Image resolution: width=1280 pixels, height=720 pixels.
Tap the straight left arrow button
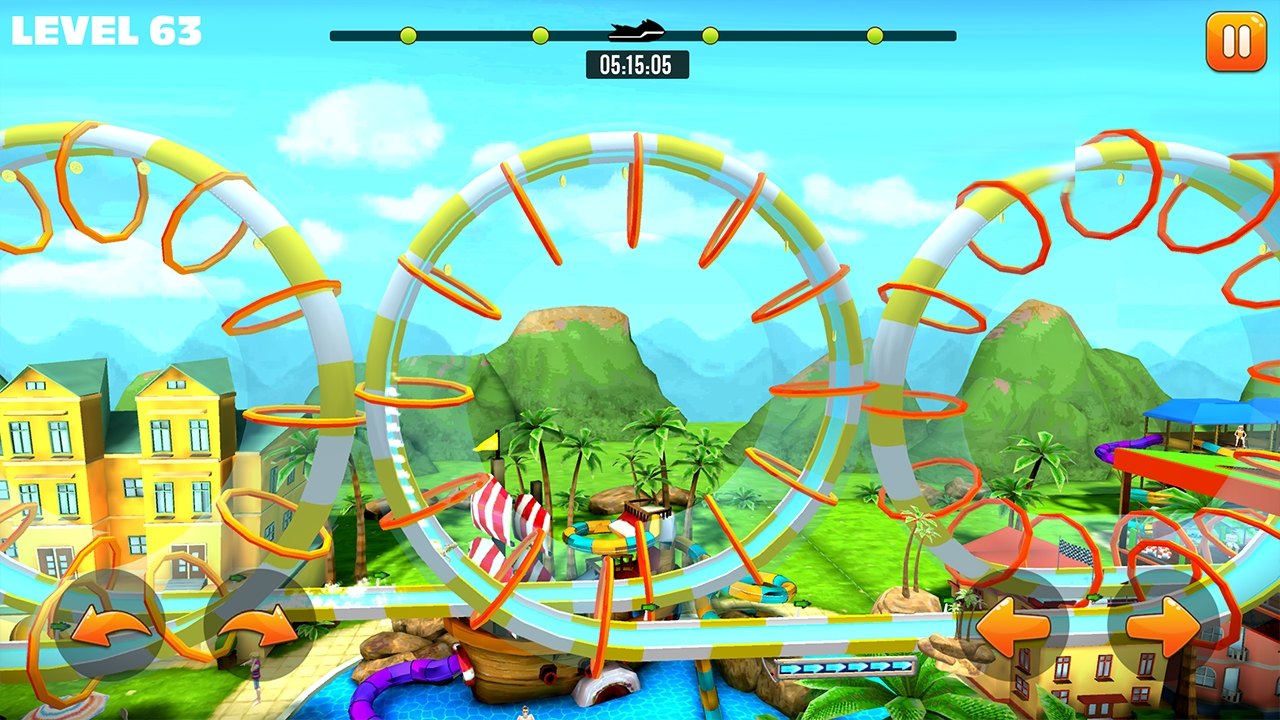point(1013,627)
